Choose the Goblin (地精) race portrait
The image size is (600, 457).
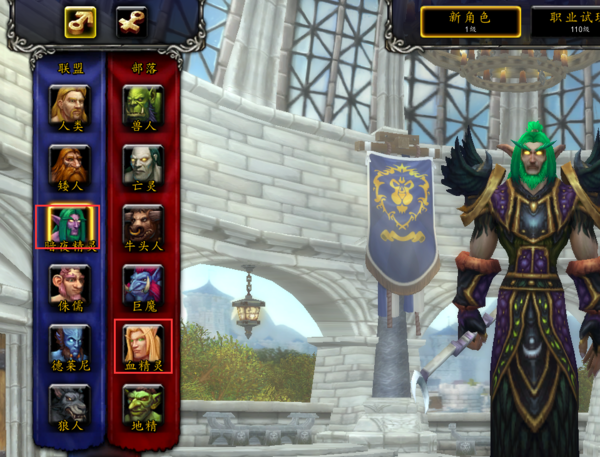tap(142, 404)
